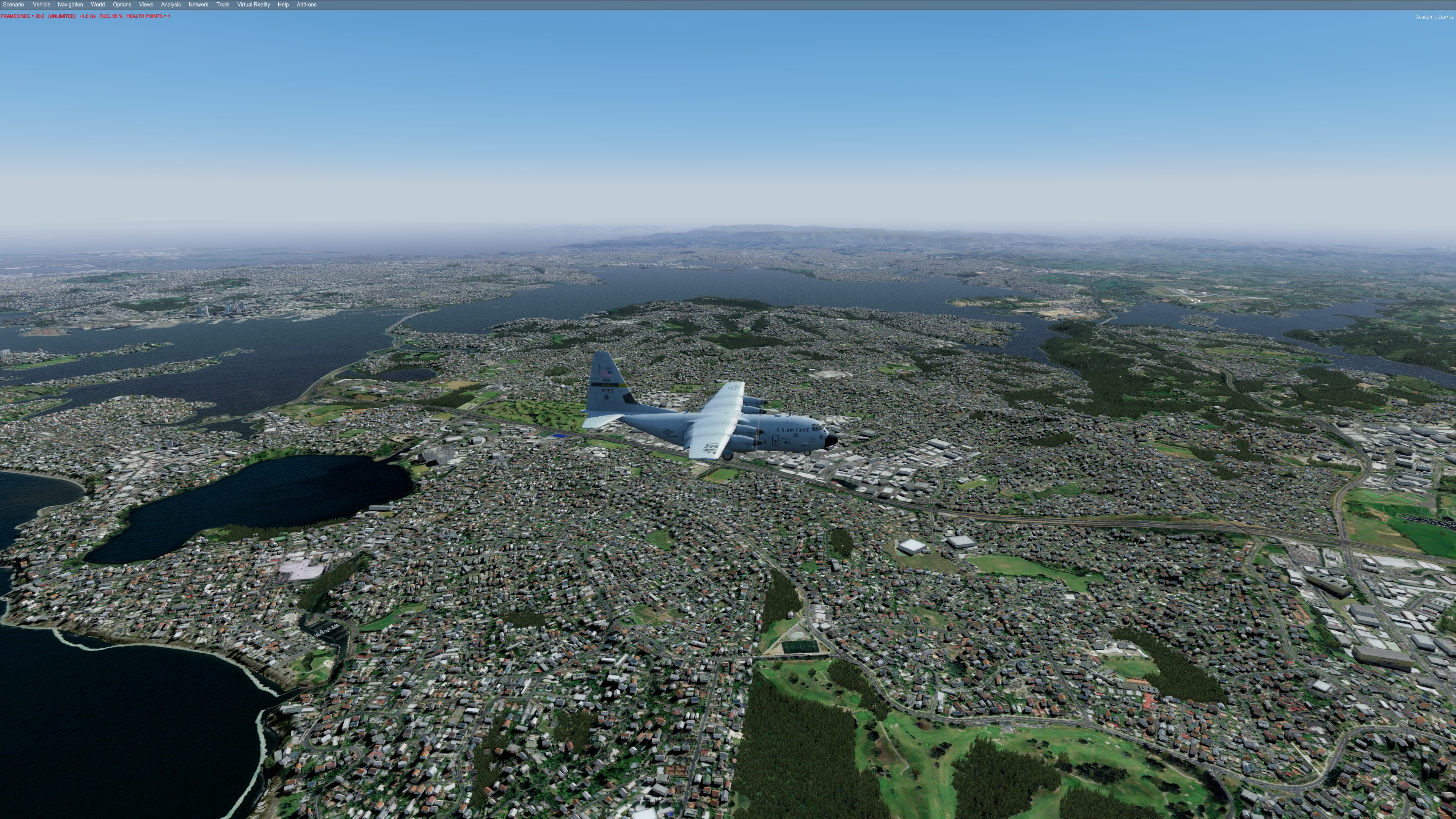Open the Options menu
The height and width of the screenshot is (819, 1456).
point(121,5)
